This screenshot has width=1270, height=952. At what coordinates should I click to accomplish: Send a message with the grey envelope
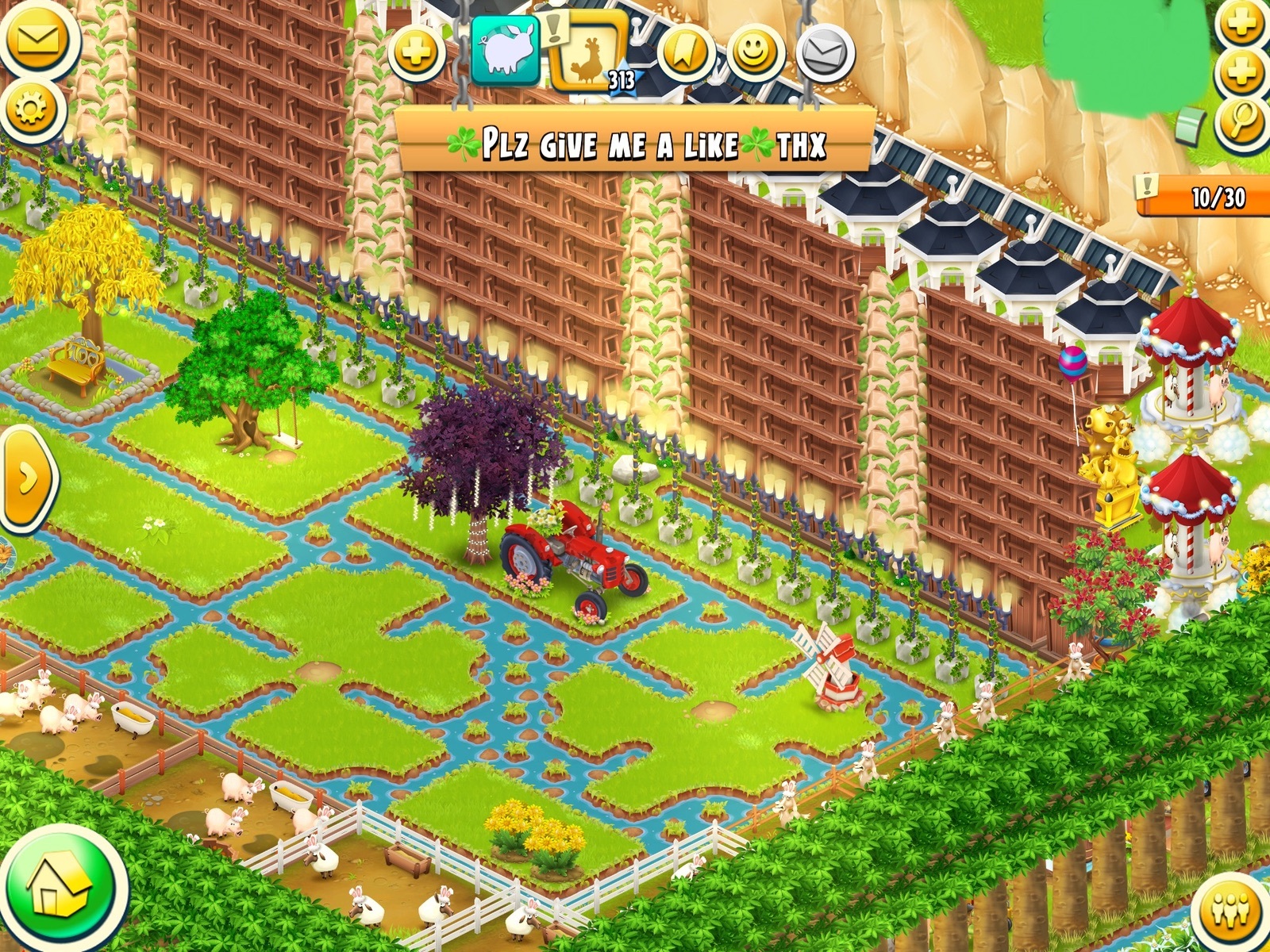pos(825,54)
